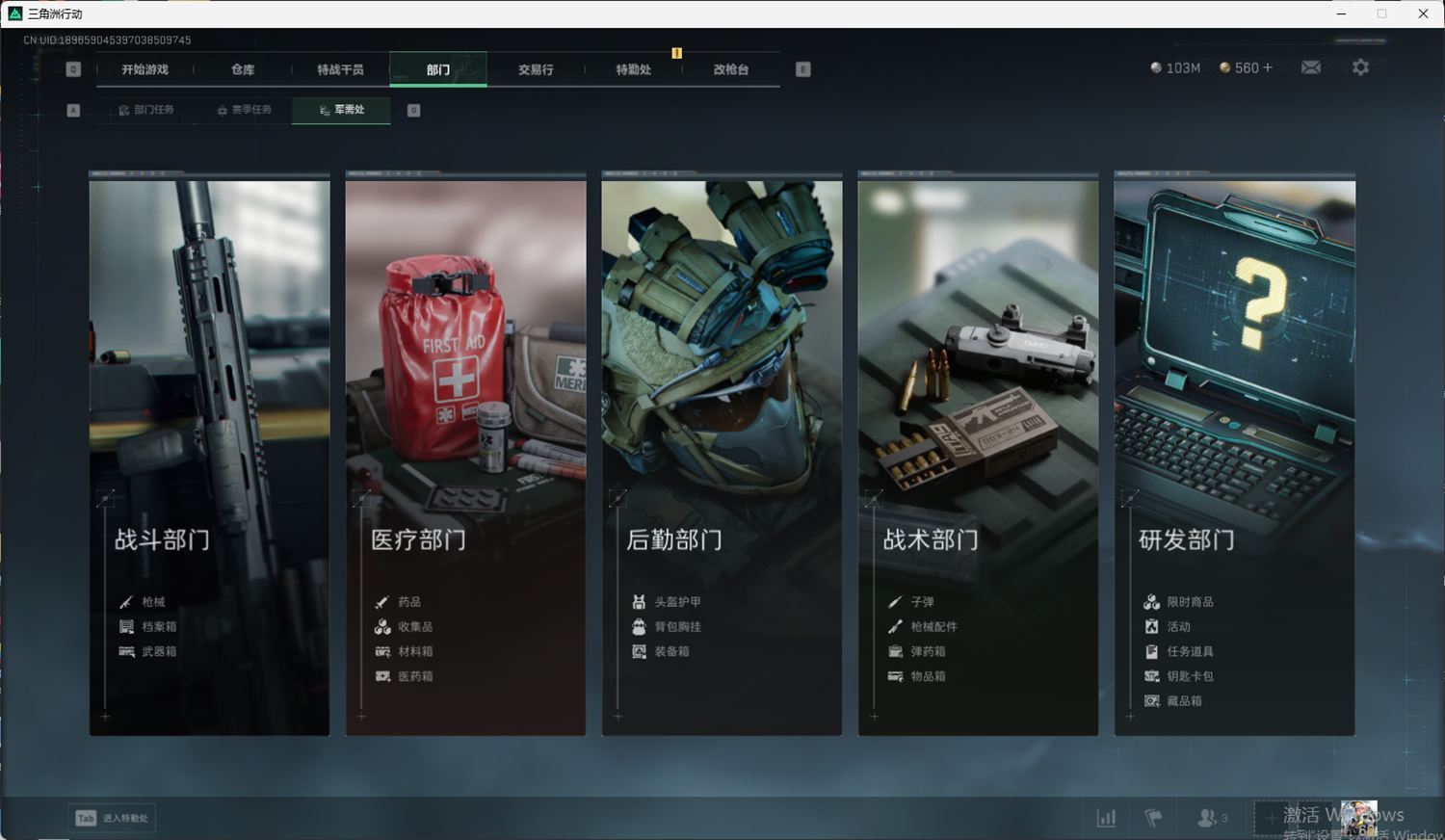
Task: Open the friends list icon
Action: [x=1207, y=818]
